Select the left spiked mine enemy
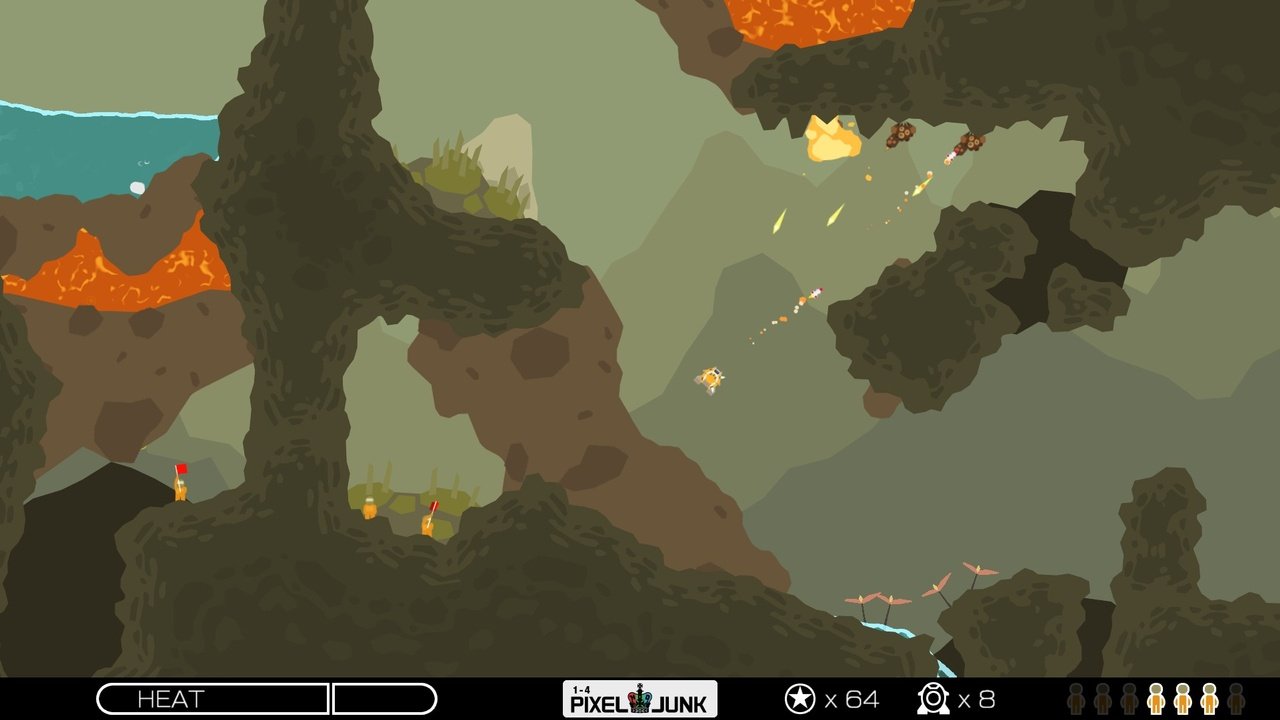The width and height of the screenshot is (1280, 720). tap(903, 135)
